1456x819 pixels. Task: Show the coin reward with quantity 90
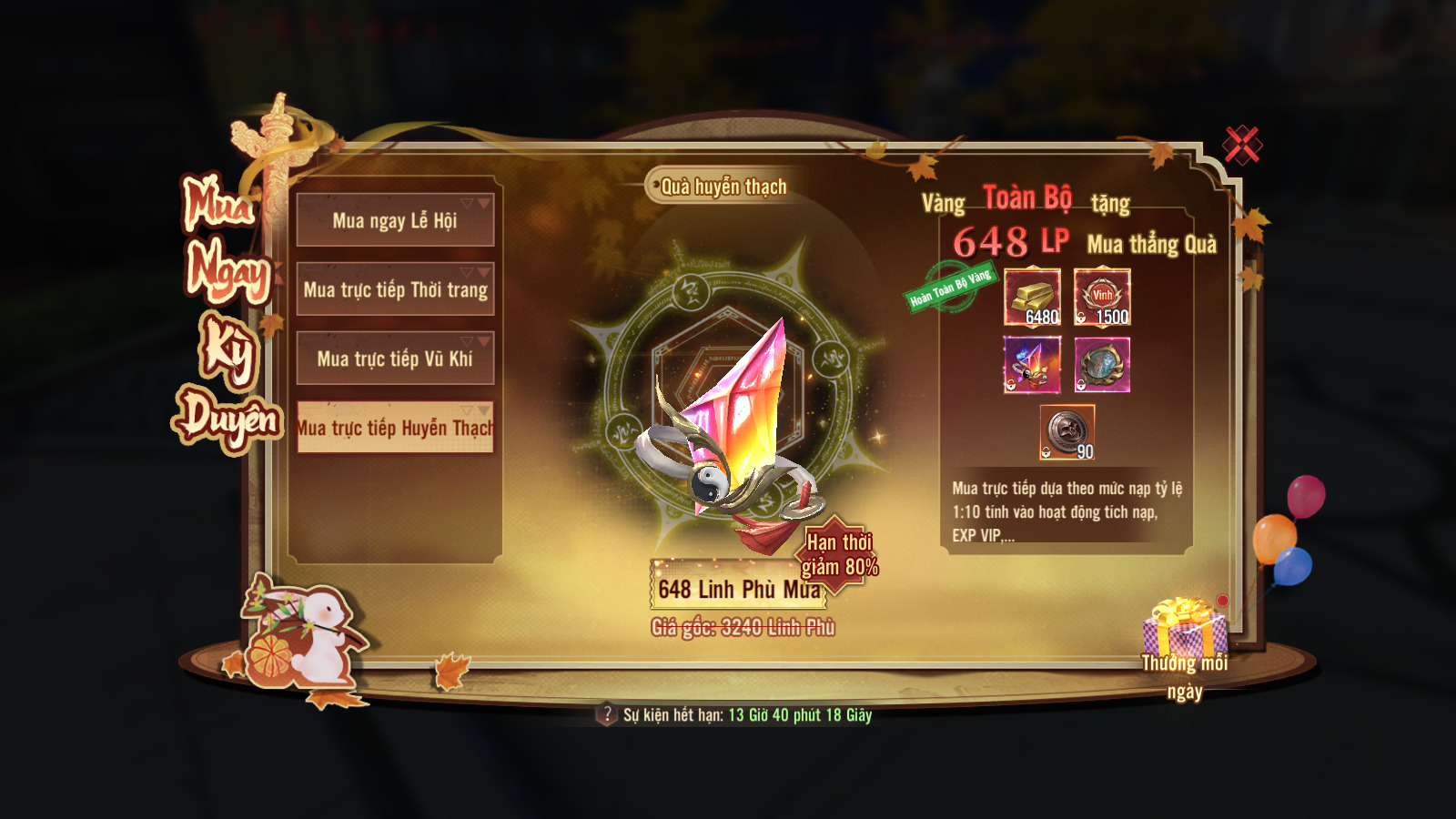pos(1067,432)
